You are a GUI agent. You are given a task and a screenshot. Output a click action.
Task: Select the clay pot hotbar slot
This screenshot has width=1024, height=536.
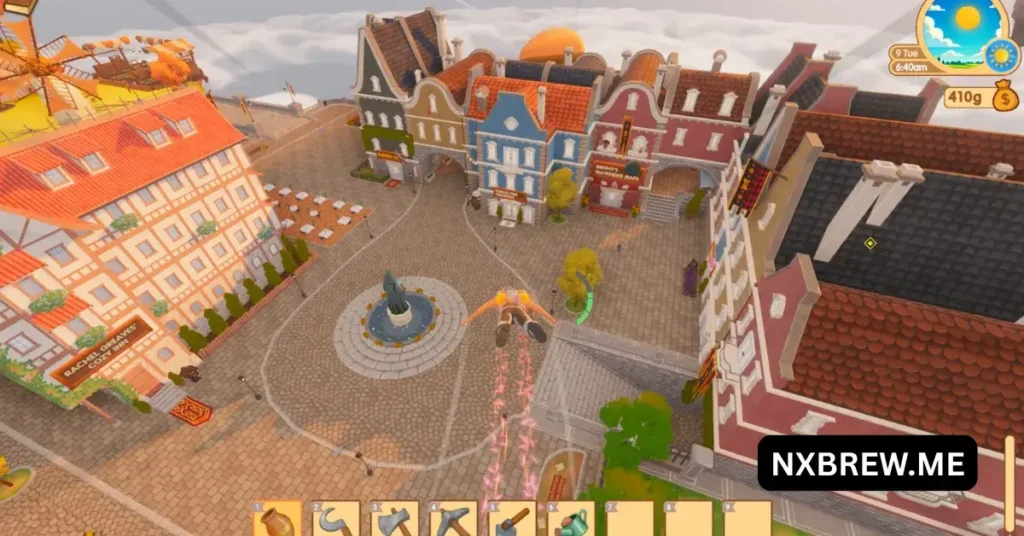278,520
